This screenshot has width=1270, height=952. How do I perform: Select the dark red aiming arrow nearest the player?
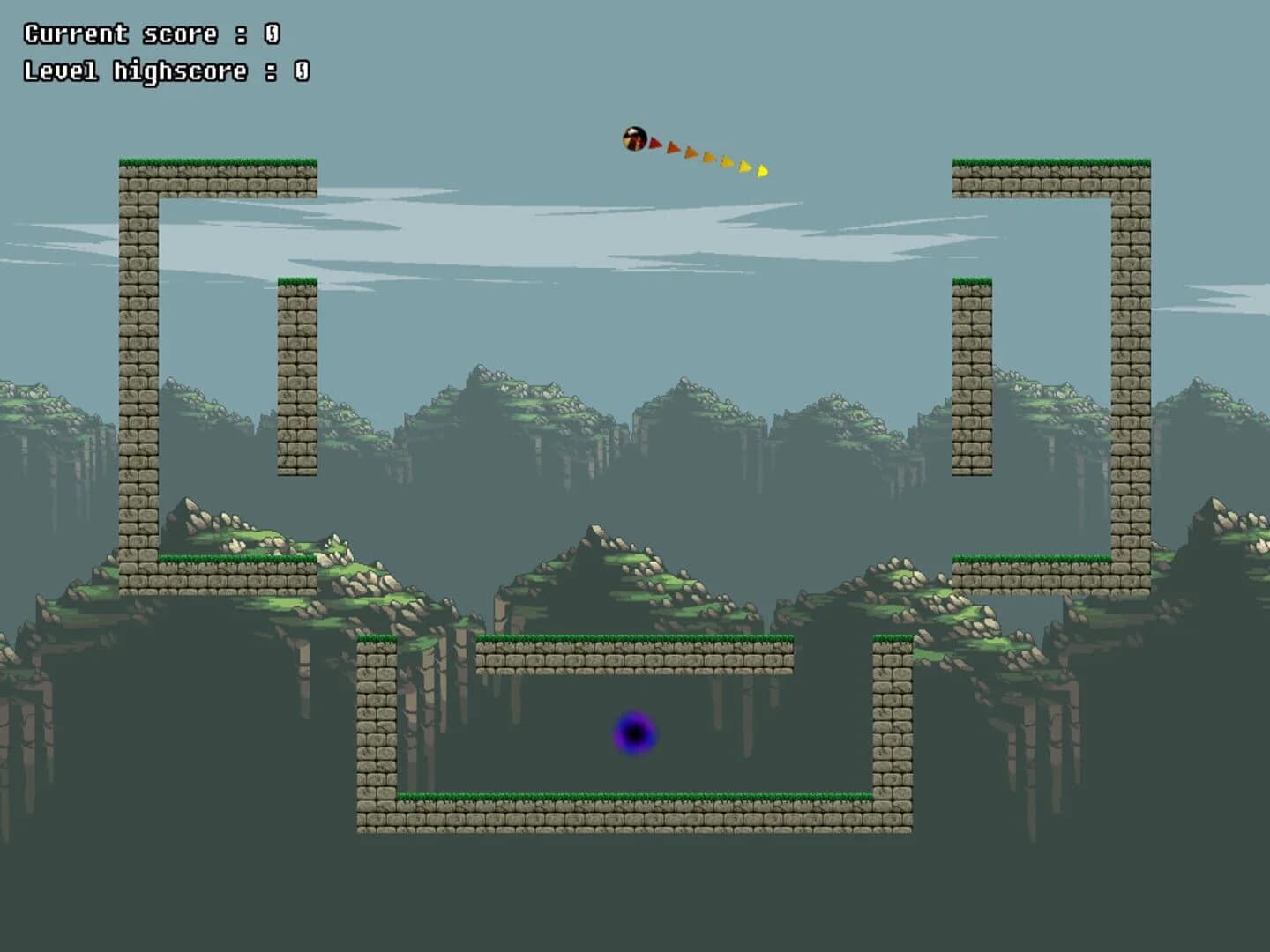pyautogui.click(x=654, y=143)
